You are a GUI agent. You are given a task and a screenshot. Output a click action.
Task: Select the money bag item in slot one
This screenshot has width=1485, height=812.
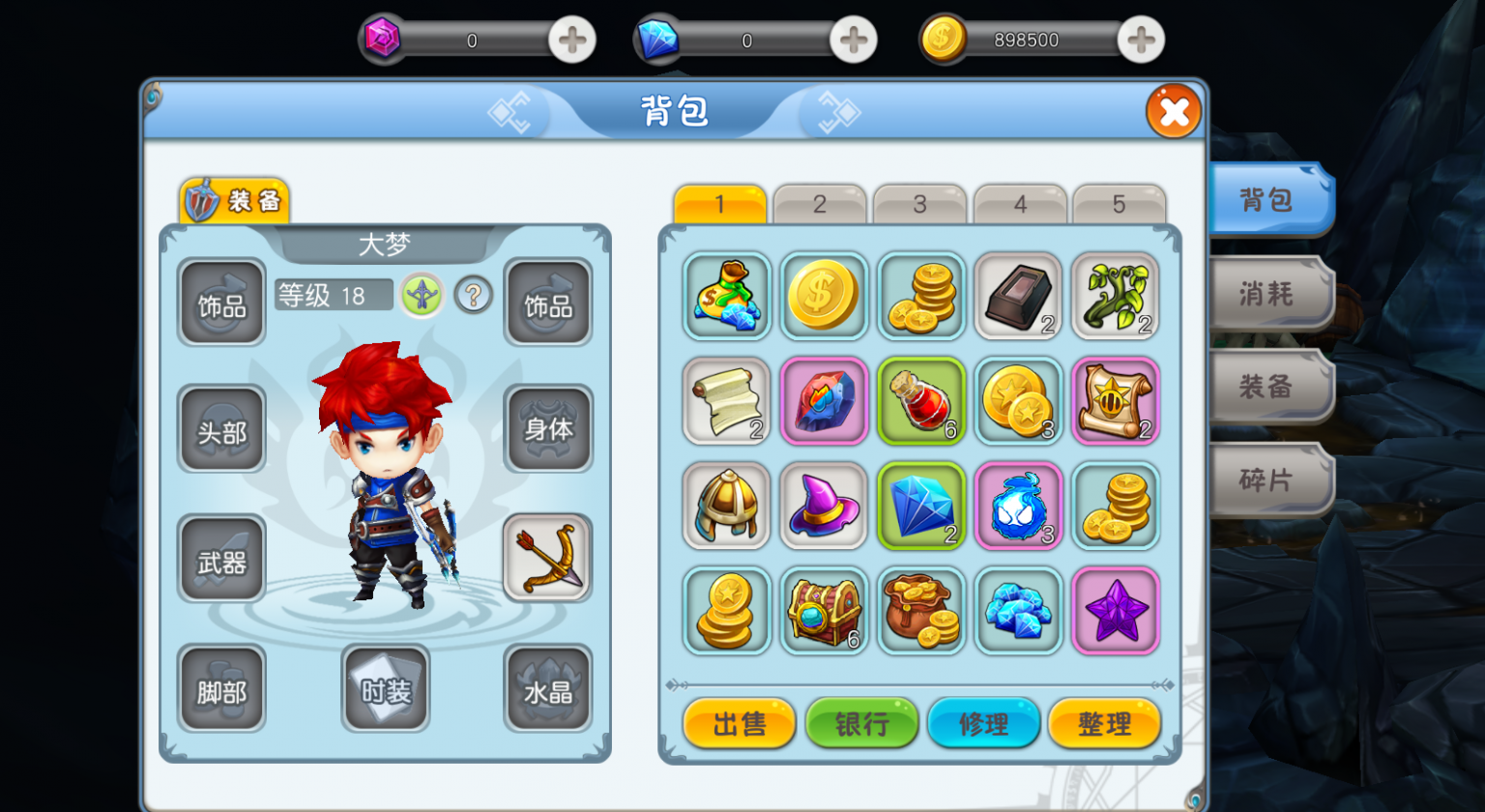click(x=726, y=296)
